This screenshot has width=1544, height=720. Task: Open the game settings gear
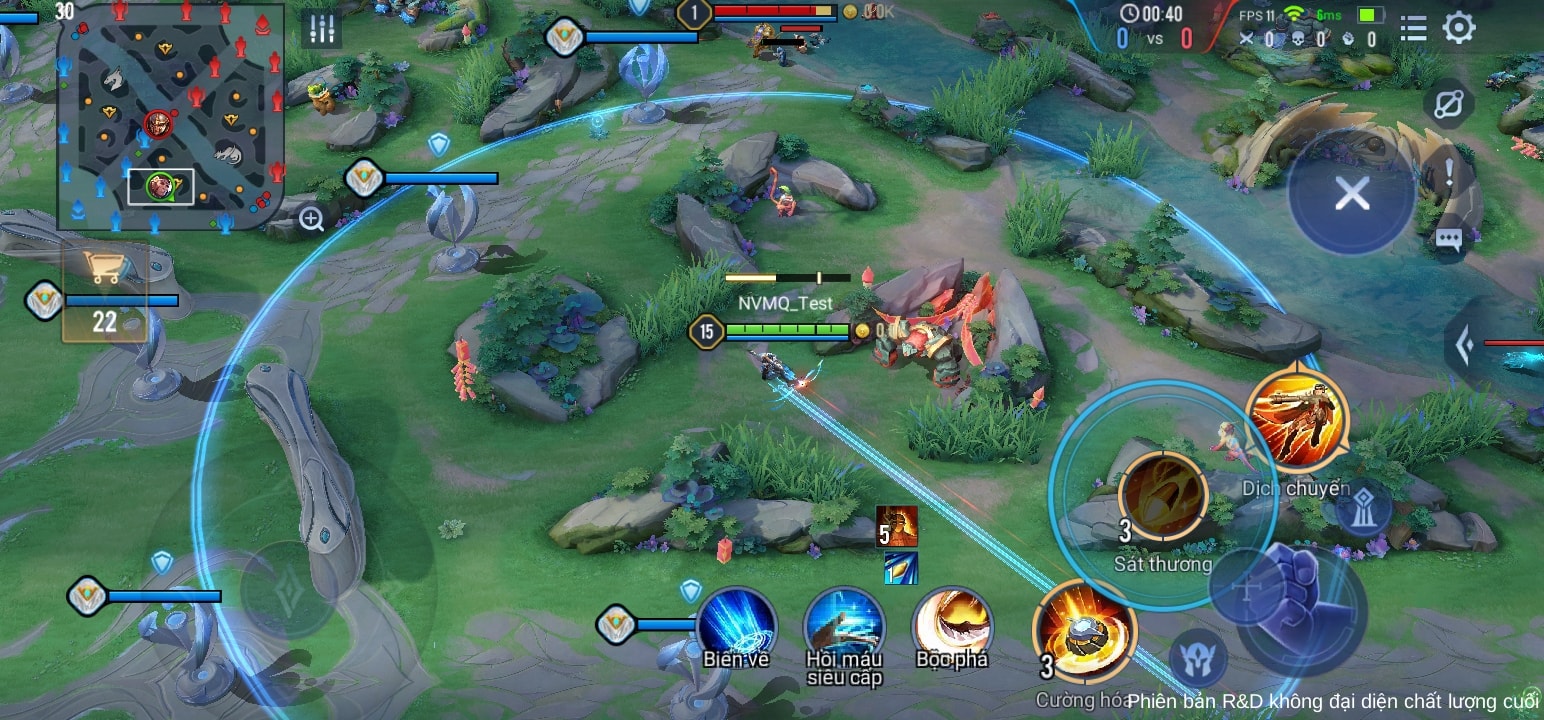1461,28
